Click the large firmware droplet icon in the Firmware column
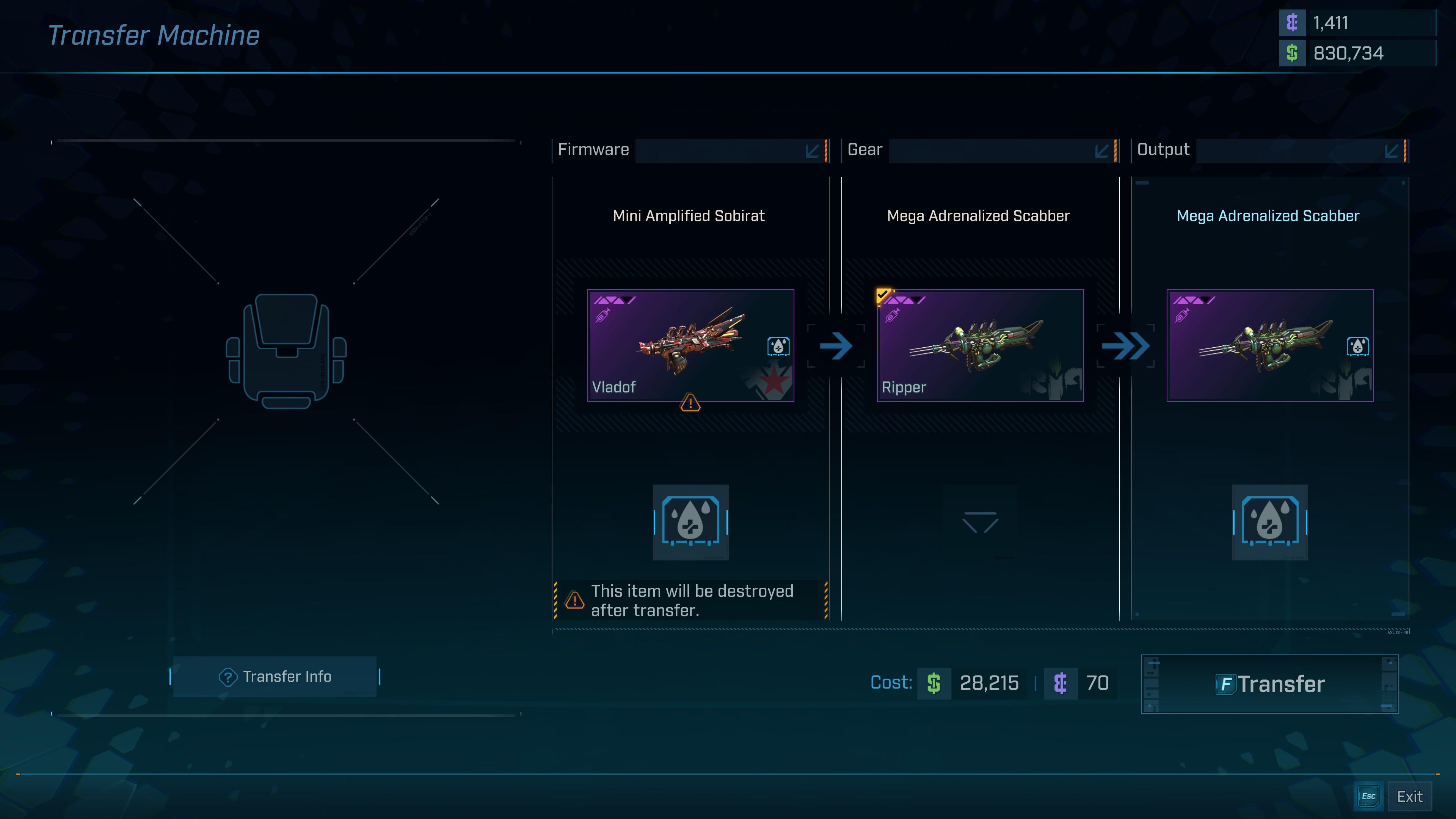Image resolution: width=1456 pixels, height=819 pixels. (691, 523)
